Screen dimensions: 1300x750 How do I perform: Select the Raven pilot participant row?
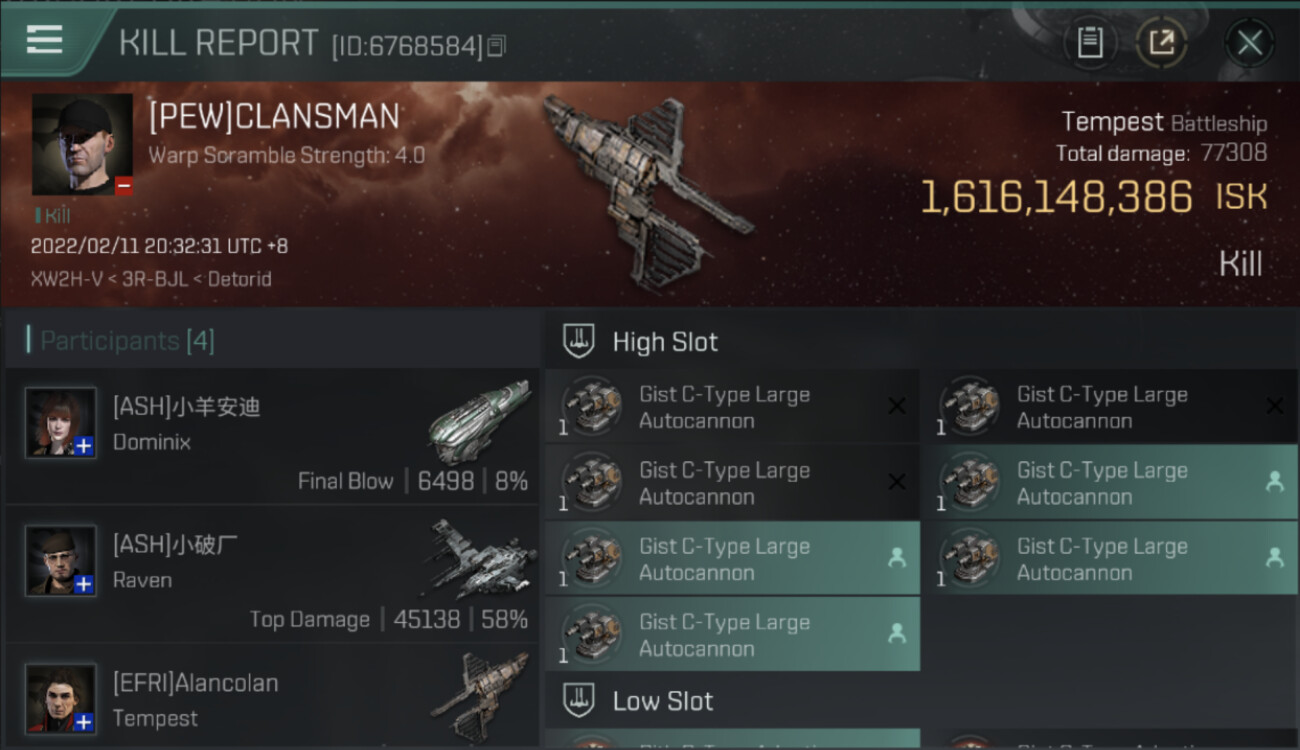(272, 577)
